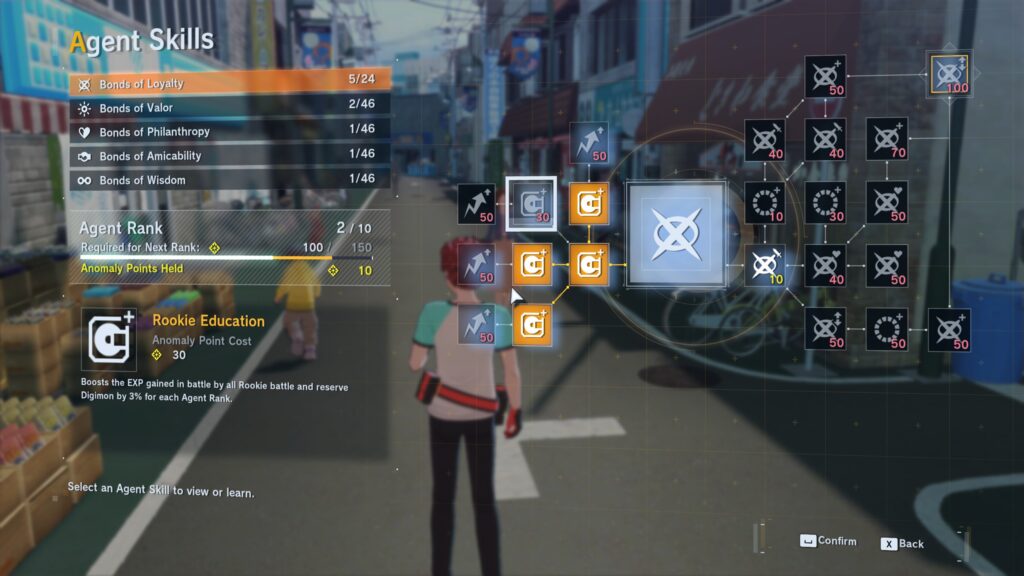Image resolution: width=1024 pixels, height=576 pixels.
Task: Choose the skill node costing 70 points
Action: (886, 139)
